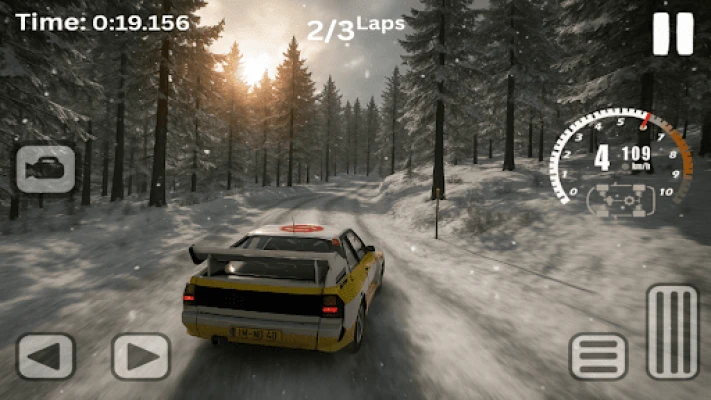Switch the camera view
Image resolution: width=711 pixels, height=400 pixels.
click(x=45, y=169)
